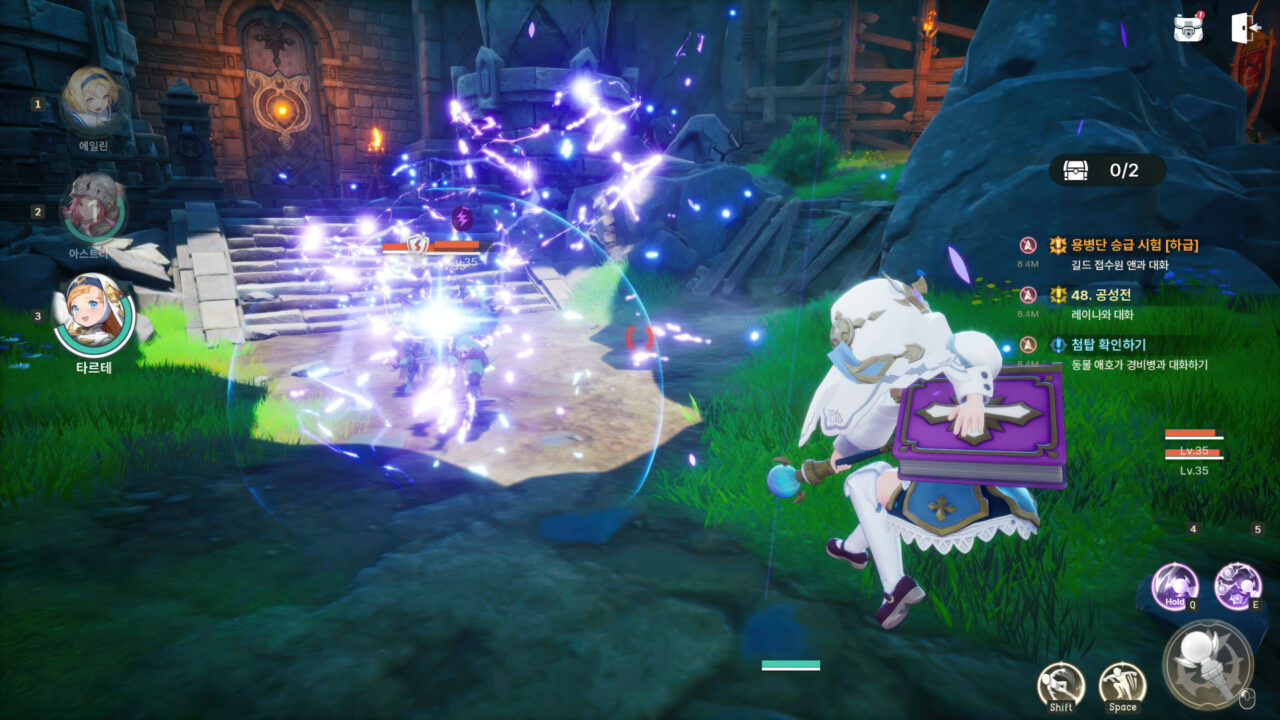This screenshot has width=1280, height=720.
Task: Open the treasure chest counter
Action: [x=1107, y=170]
